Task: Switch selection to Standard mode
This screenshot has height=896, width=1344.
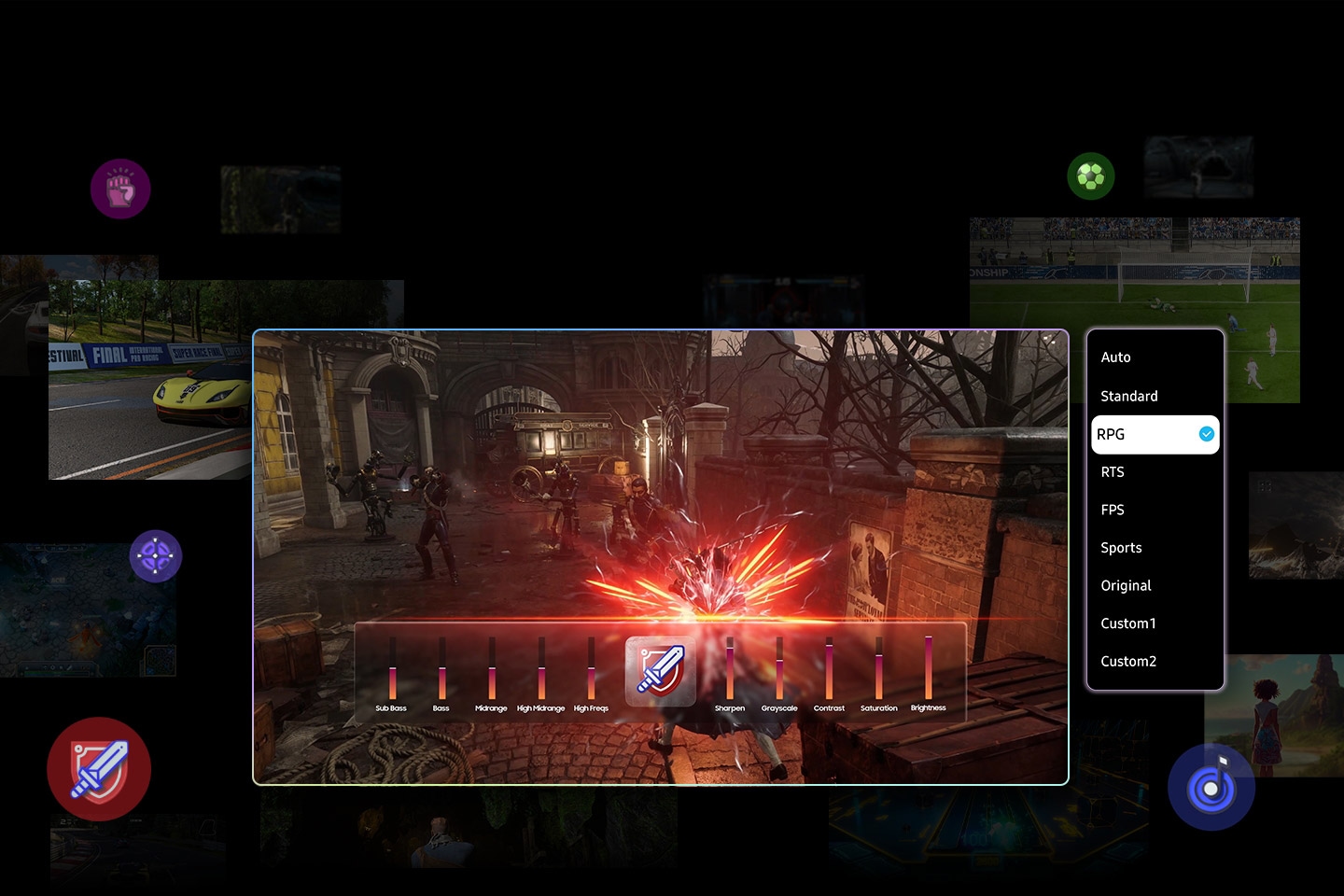Action: pyautogui.click(x=1129, y=396)
